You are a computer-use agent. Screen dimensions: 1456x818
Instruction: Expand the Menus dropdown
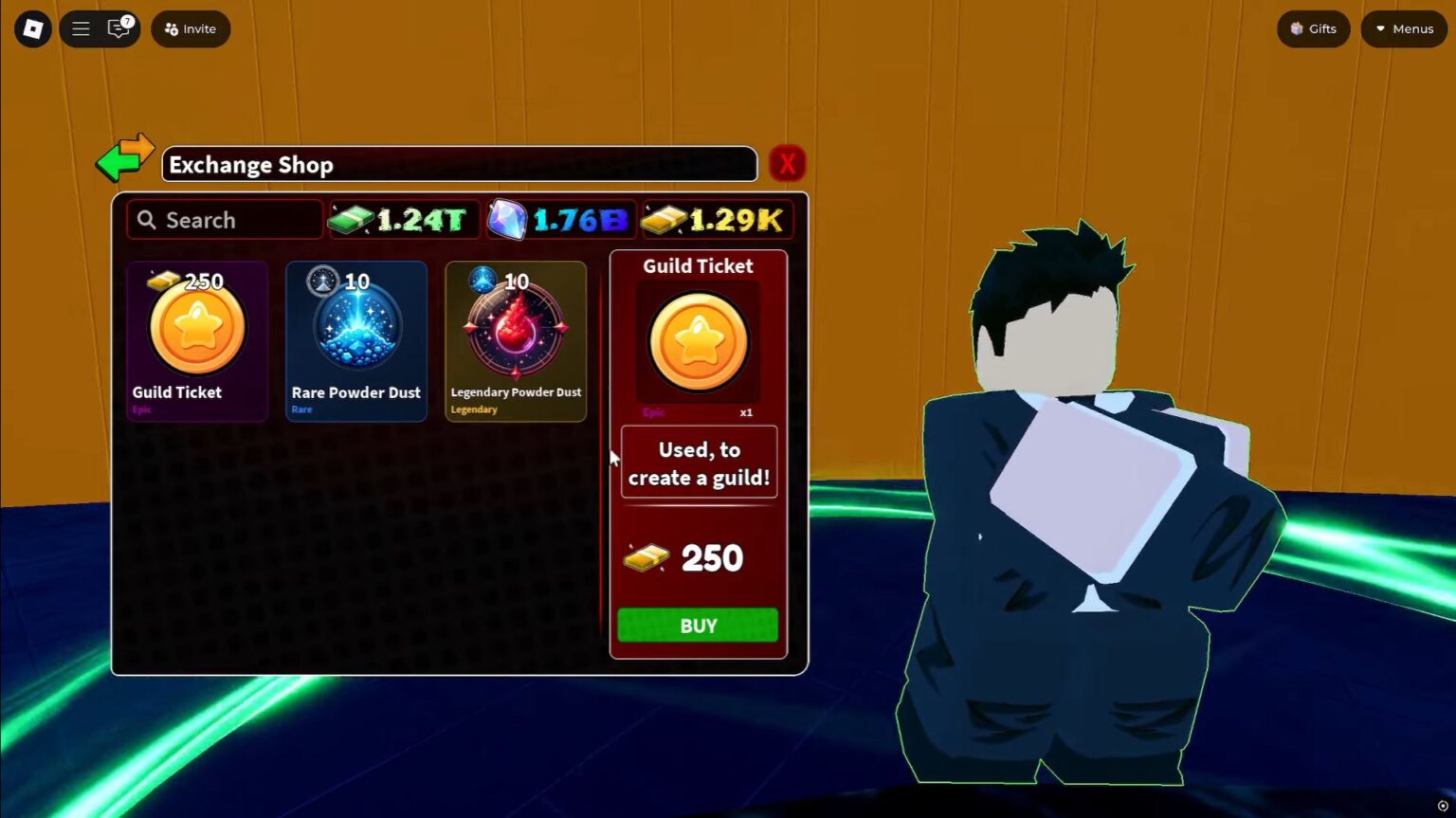[x=1403, y=28]
